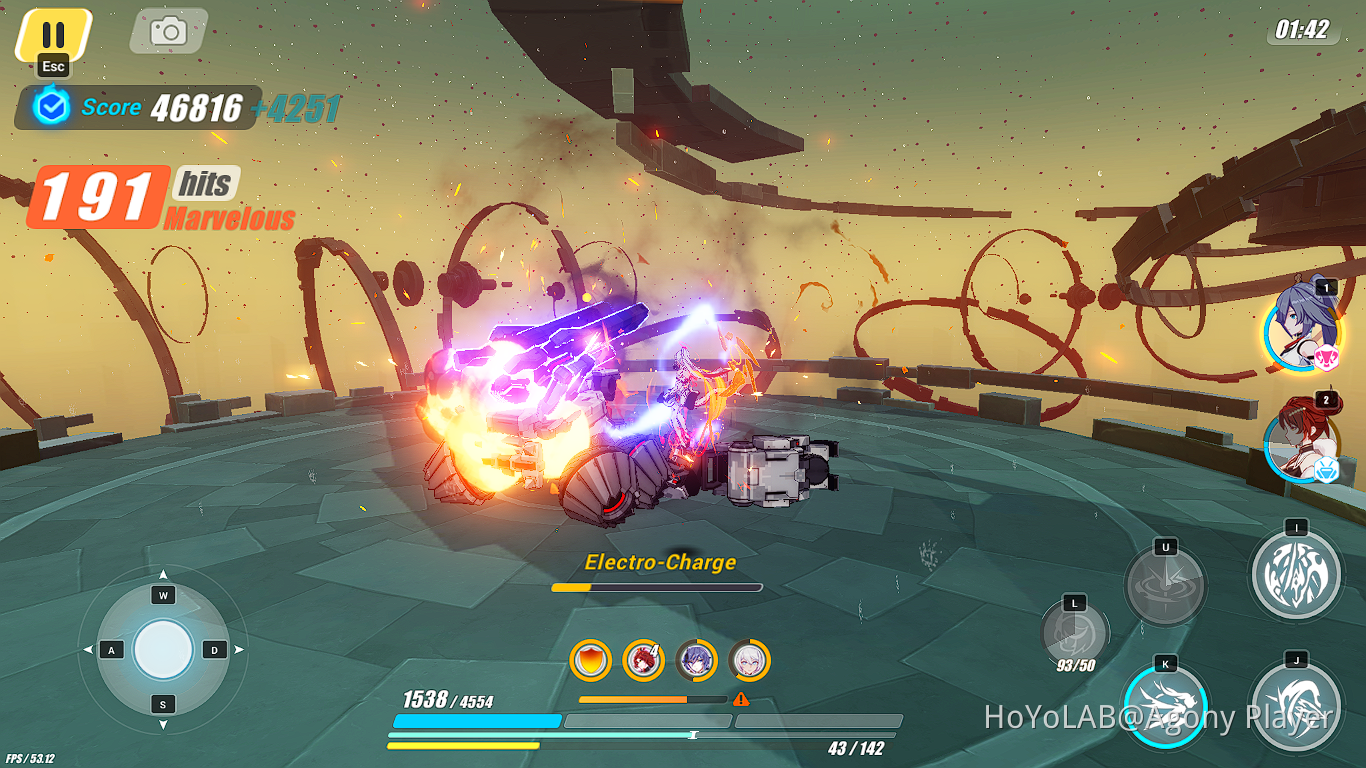Activate the ultimate skill button

[1295, 574]
